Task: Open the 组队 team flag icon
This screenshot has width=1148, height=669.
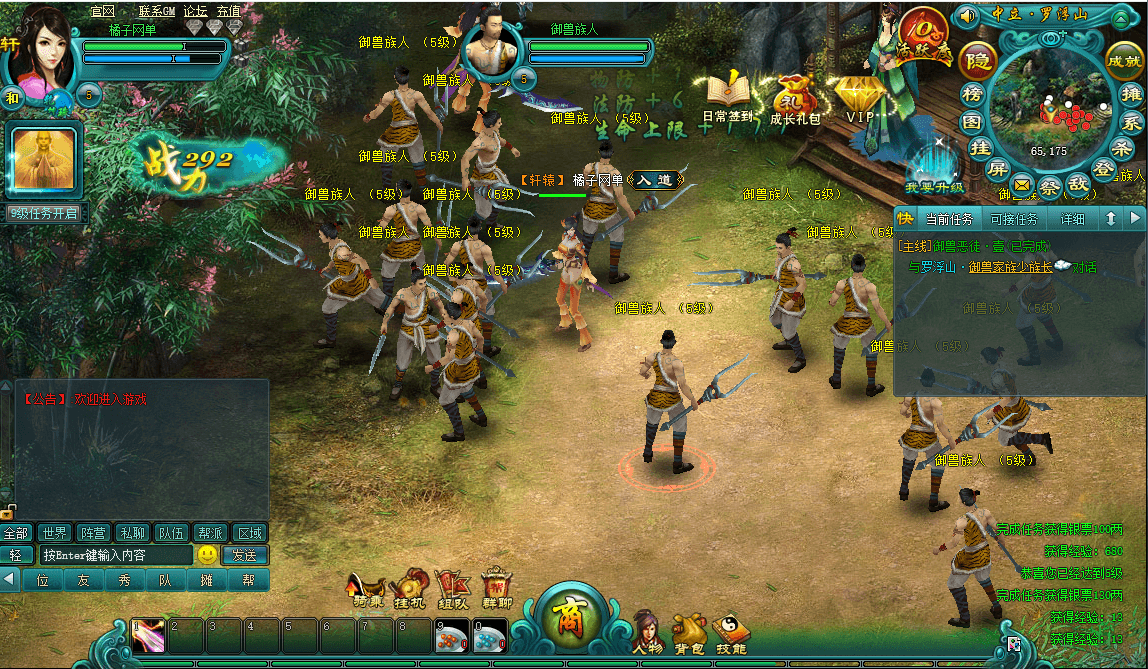Action: pos(453,589)
